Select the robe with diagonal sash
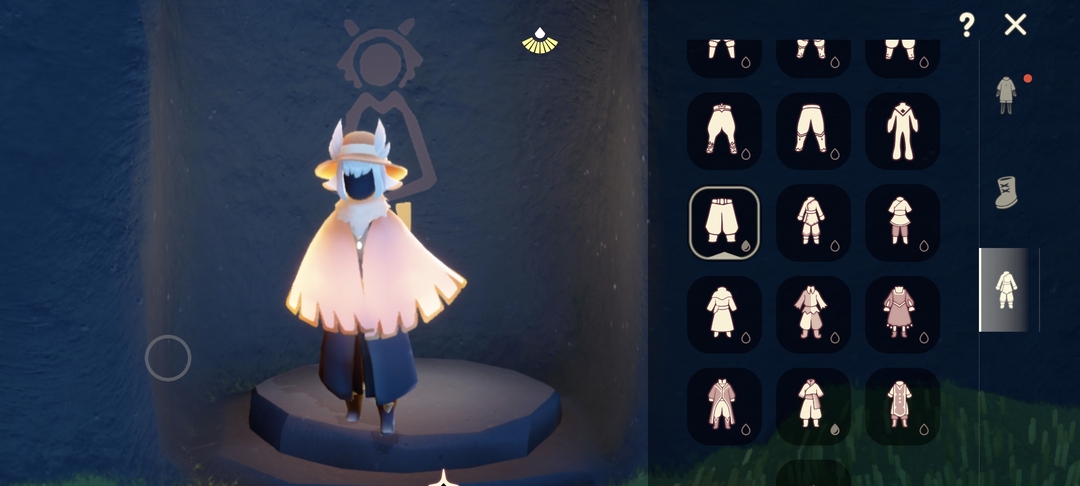 pos(813,406)
